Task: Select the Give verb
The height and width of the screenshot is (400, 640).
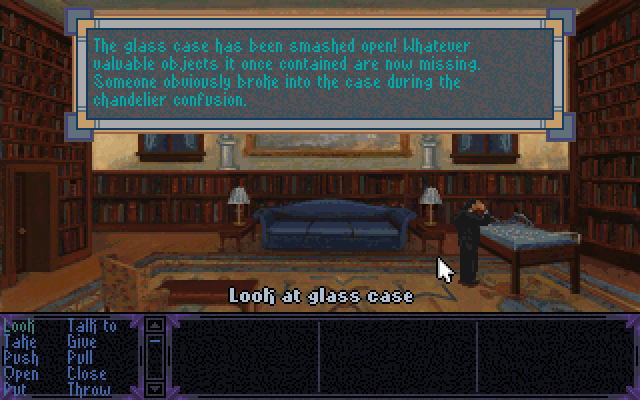Action: (x=82, y=341)
